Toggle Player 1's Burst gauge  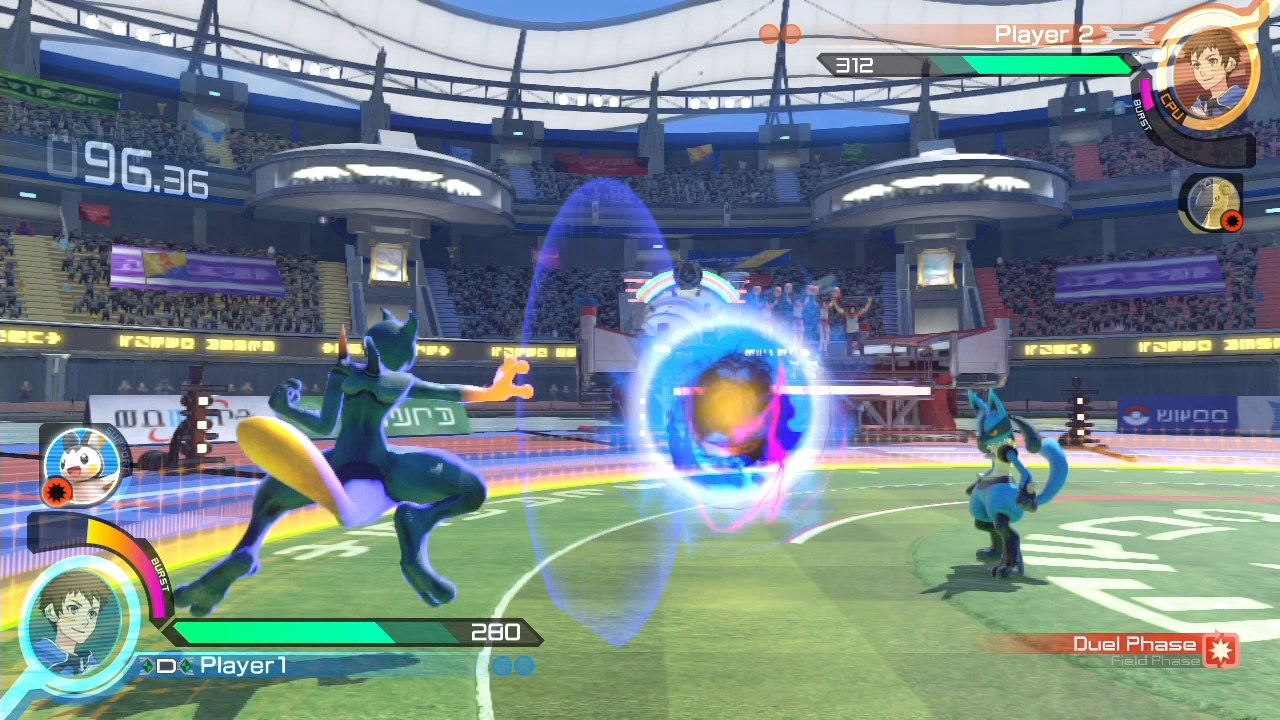[x=160, y=575]
